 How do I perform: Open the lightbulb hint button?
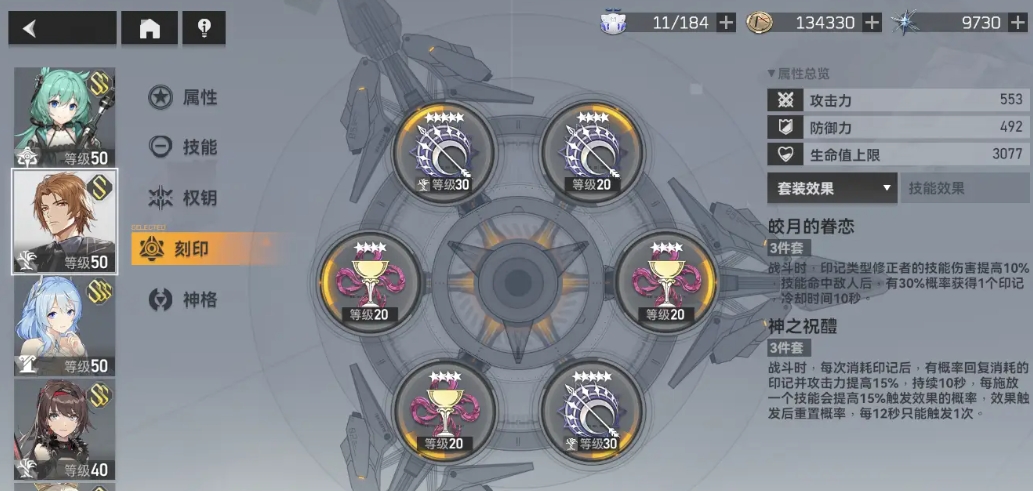[x=204, y=28]
